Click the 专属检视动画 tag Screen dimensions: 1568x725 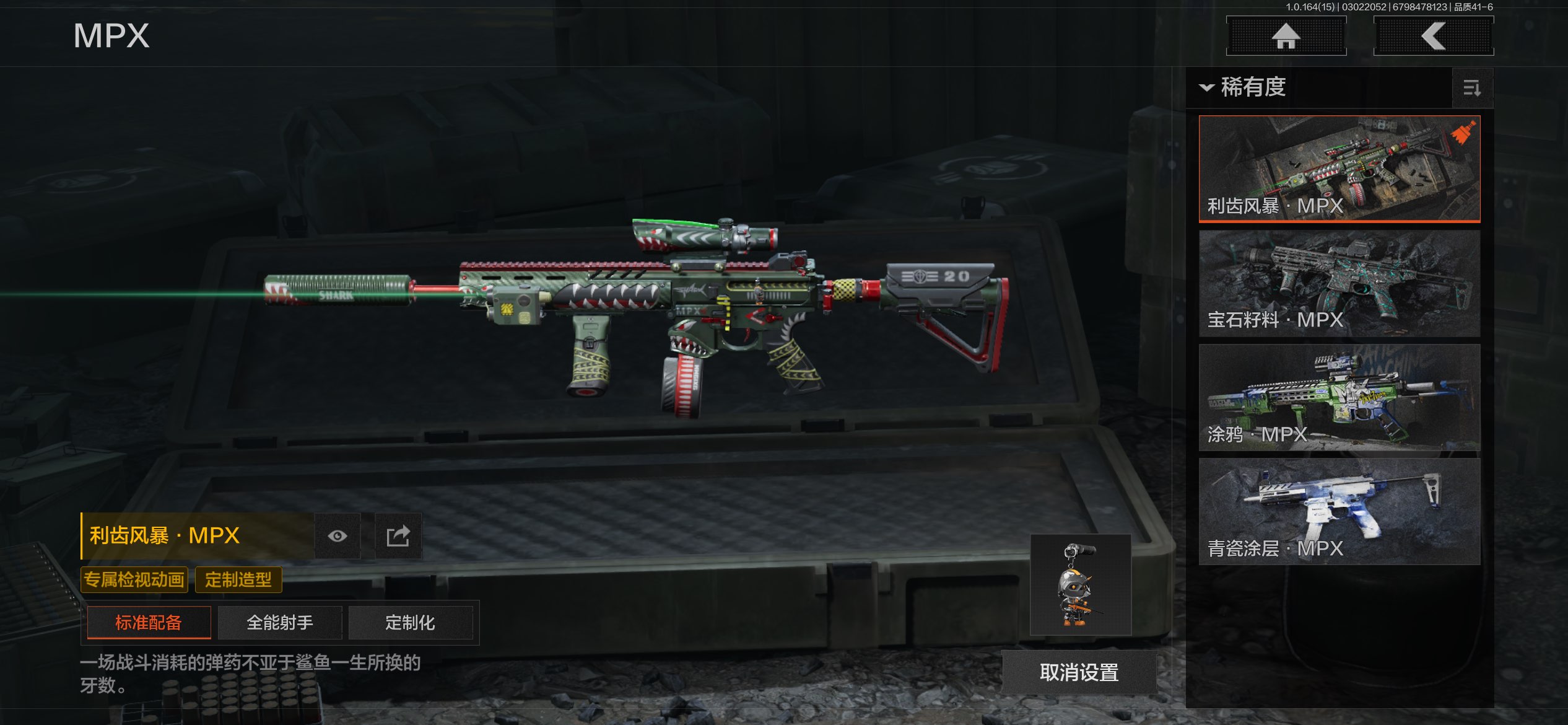click(134, 580)
